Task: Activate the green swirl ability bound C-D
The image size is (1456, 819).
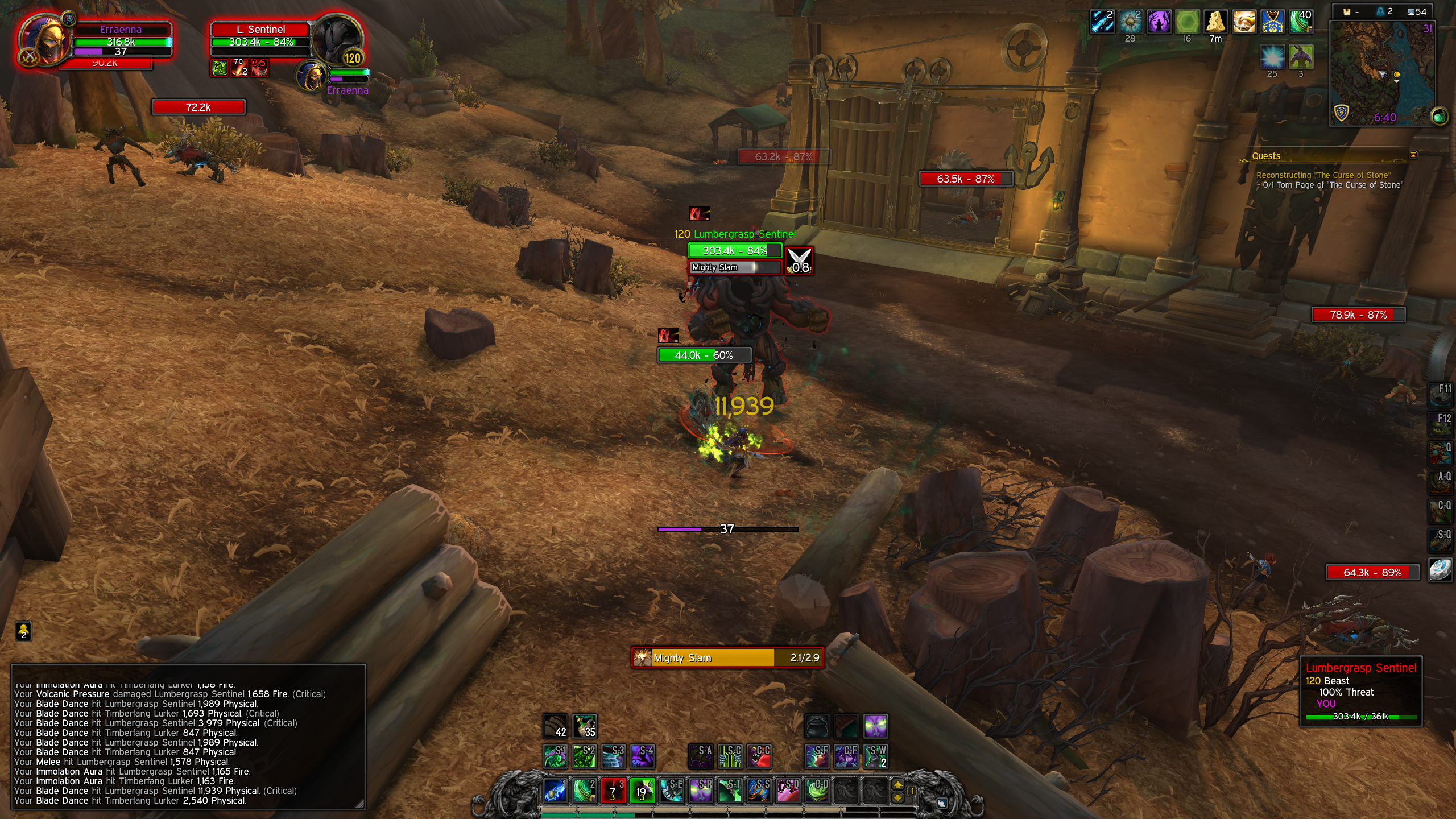Action: point(817,791)
